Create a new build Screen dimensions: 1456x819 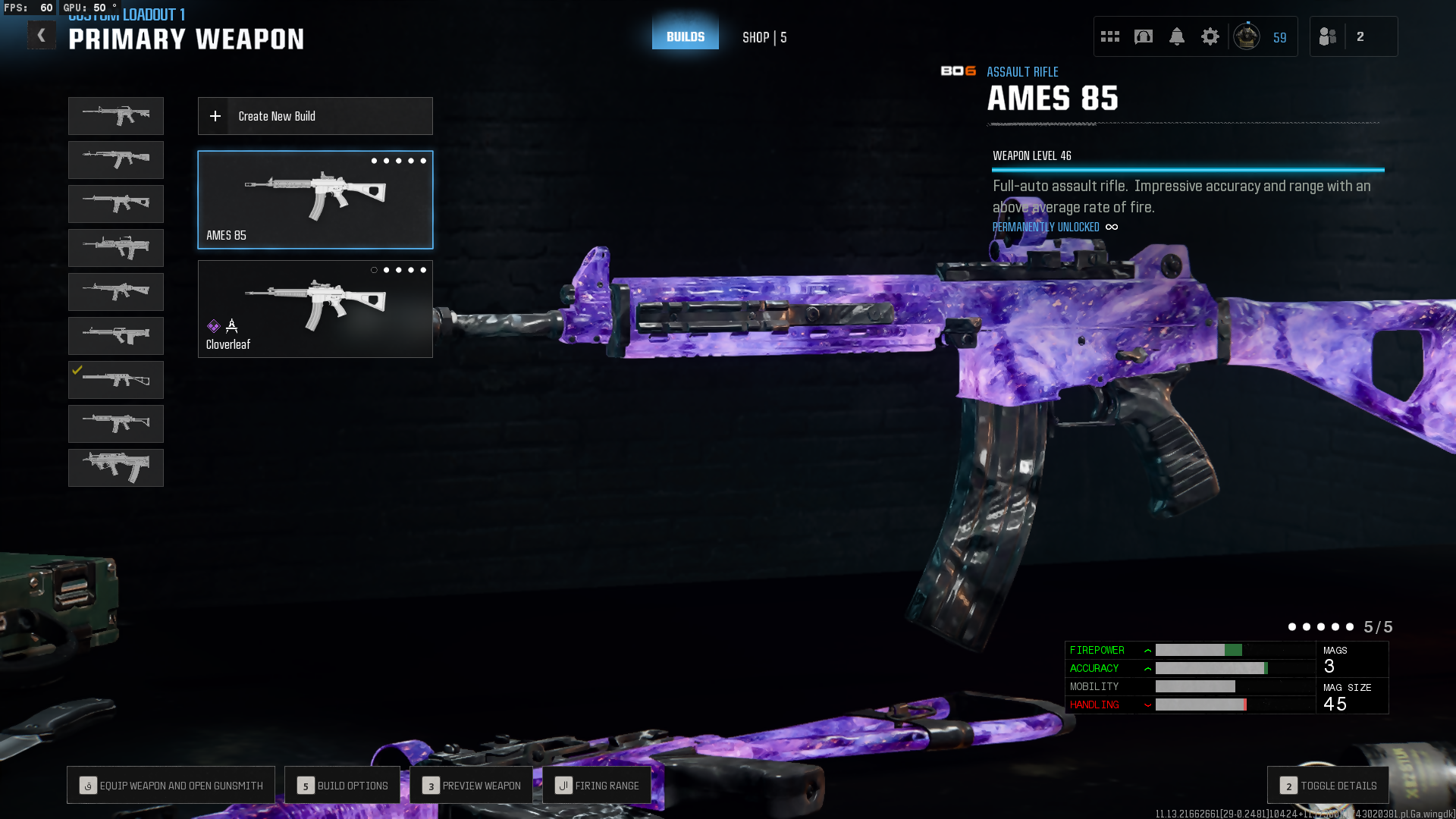pos(315,116)
